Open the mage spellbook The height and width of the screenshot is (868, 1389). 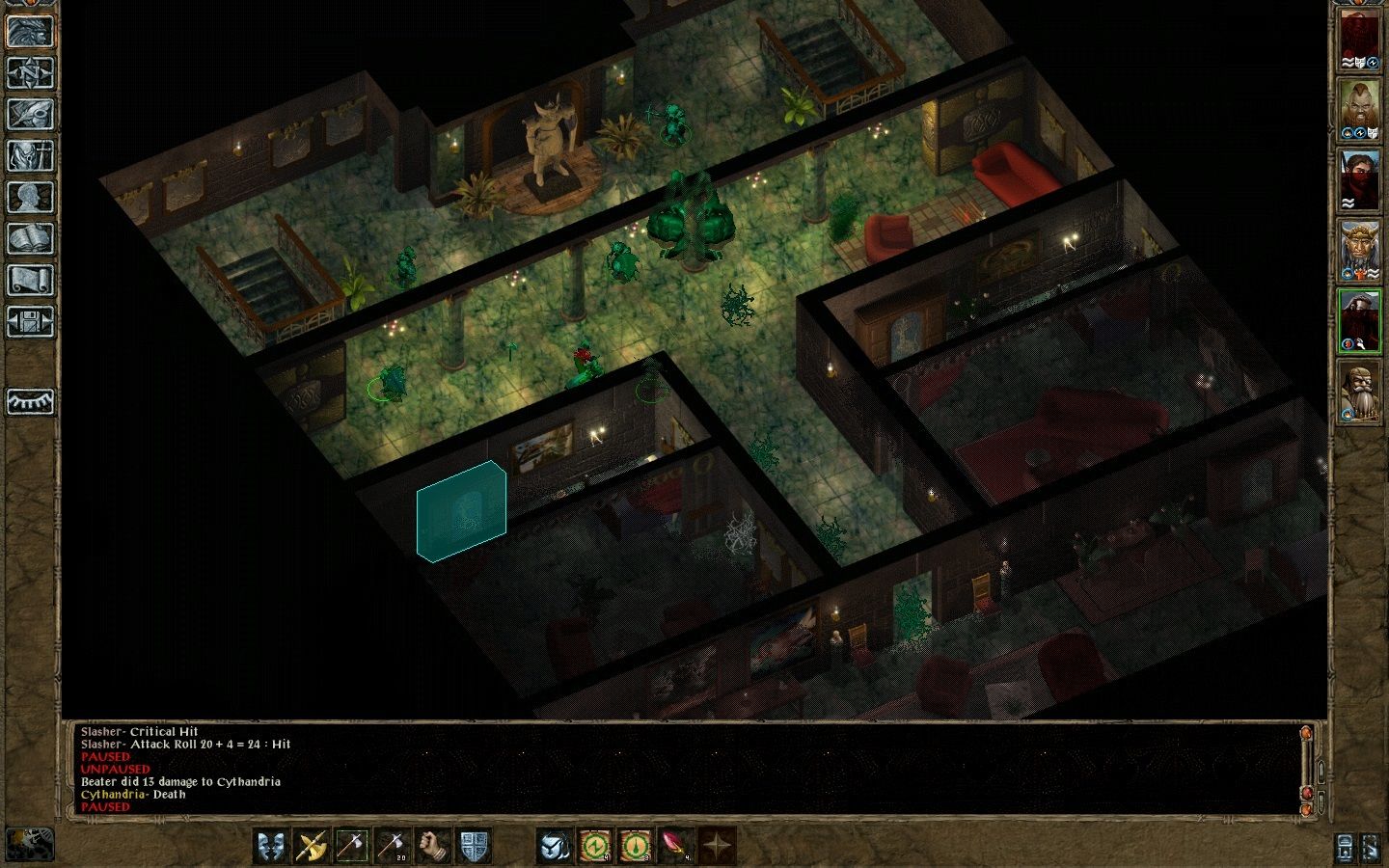point(30,238)
